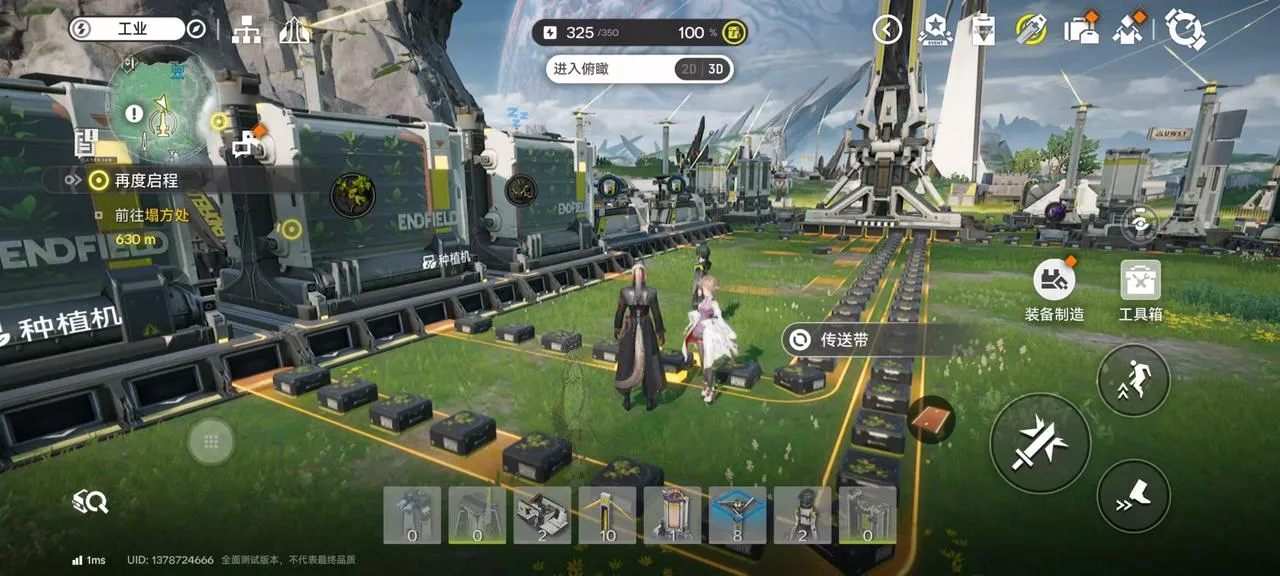Open the 工业 industry mode selector
1280x576 pixels.
pyautogui.click(x=126, y=29)
